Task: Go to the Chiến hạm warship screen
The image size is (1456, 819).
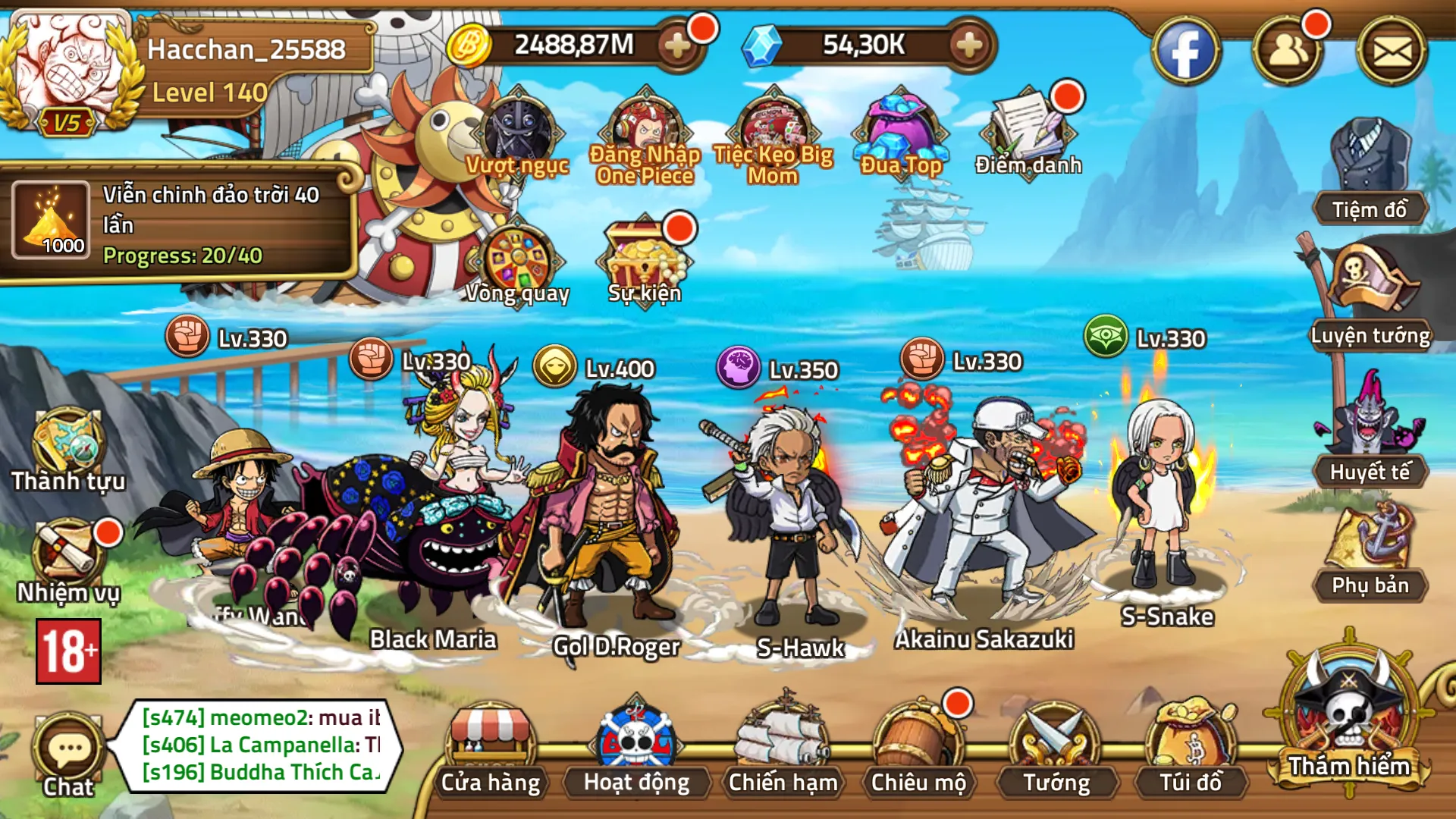Action: [783, 747]
